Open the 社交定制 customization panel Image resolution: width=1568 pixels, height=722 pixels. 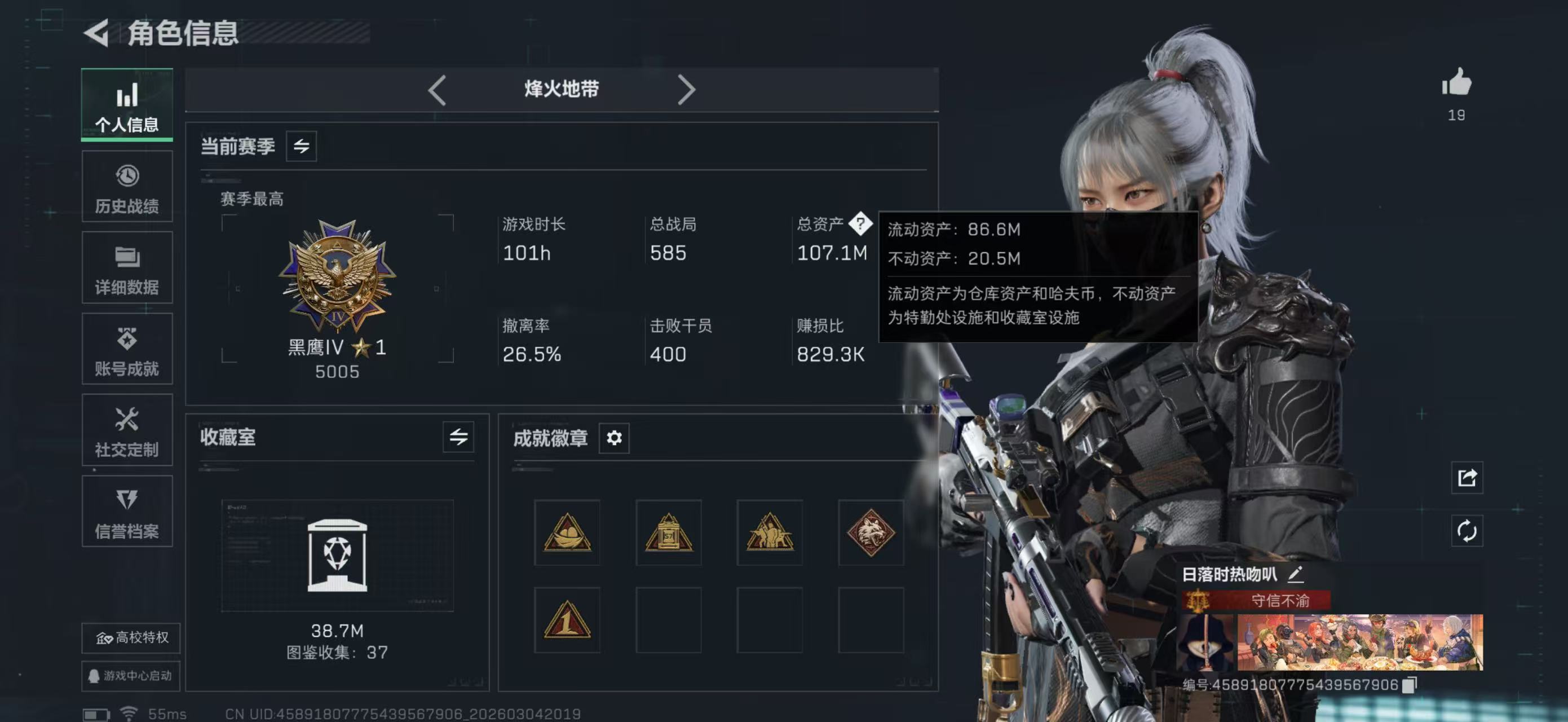[x=127, y=431]
